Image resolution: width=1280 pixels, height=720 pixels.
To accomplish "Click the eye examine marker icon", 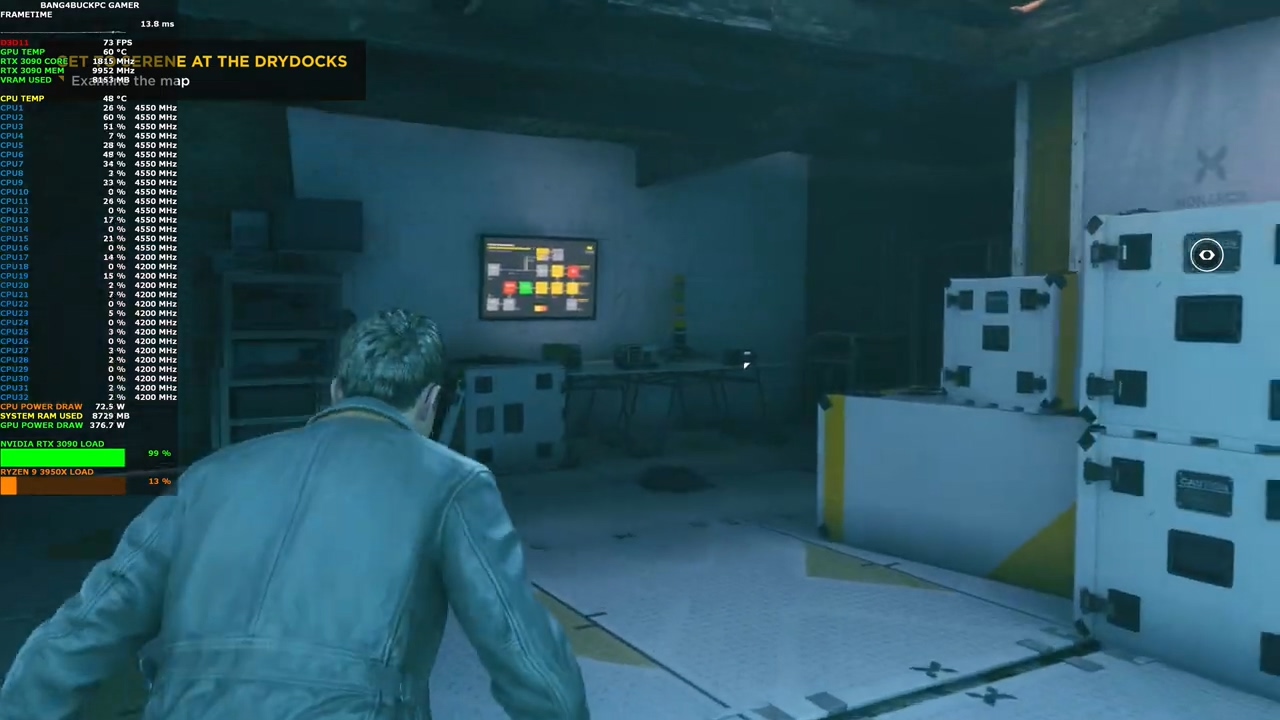I will click(1206, 256).
